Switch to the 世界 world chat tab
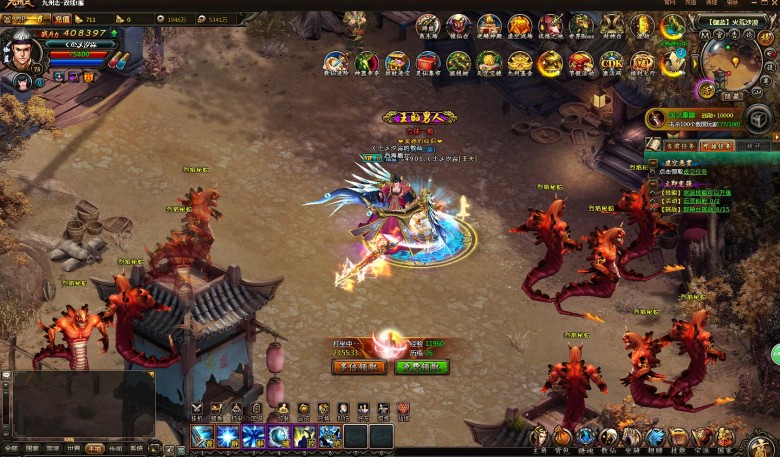 point(76,449)
